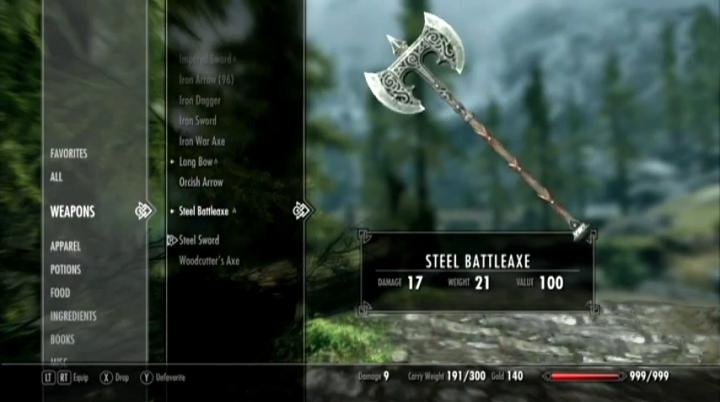Show All inventory items
Viewport: 720px width, 402px height.
[x=57, y=176]
